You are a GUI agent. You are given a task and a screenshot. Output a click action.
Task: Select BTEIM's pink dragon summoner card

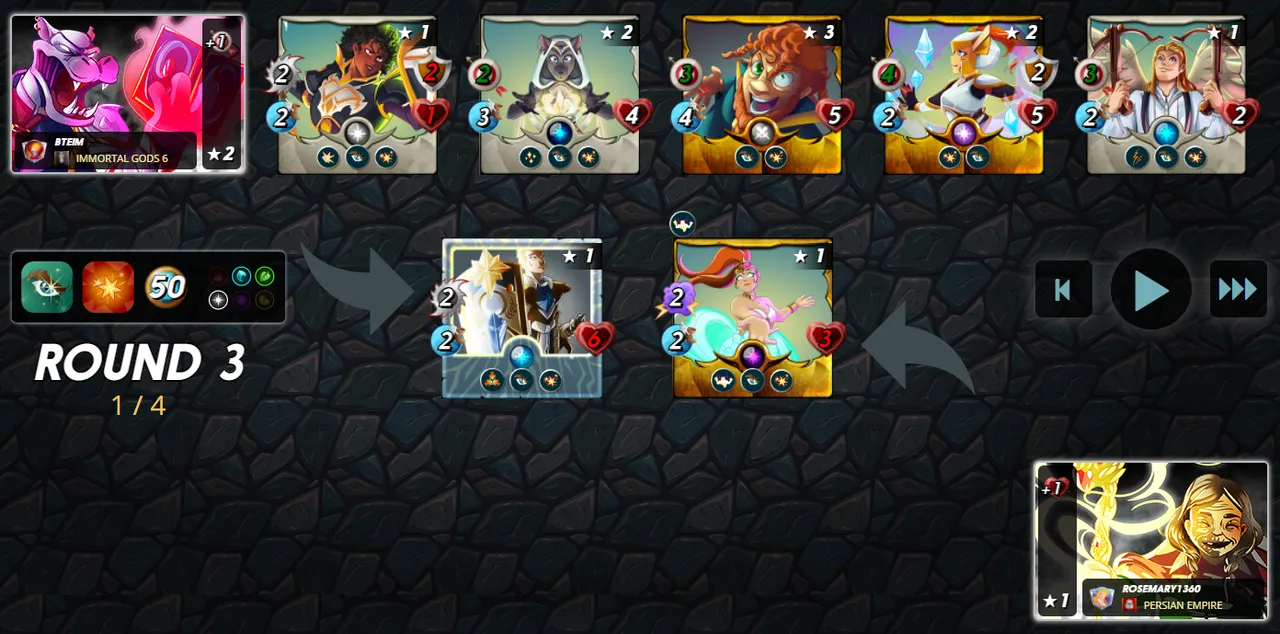point(127,93)
